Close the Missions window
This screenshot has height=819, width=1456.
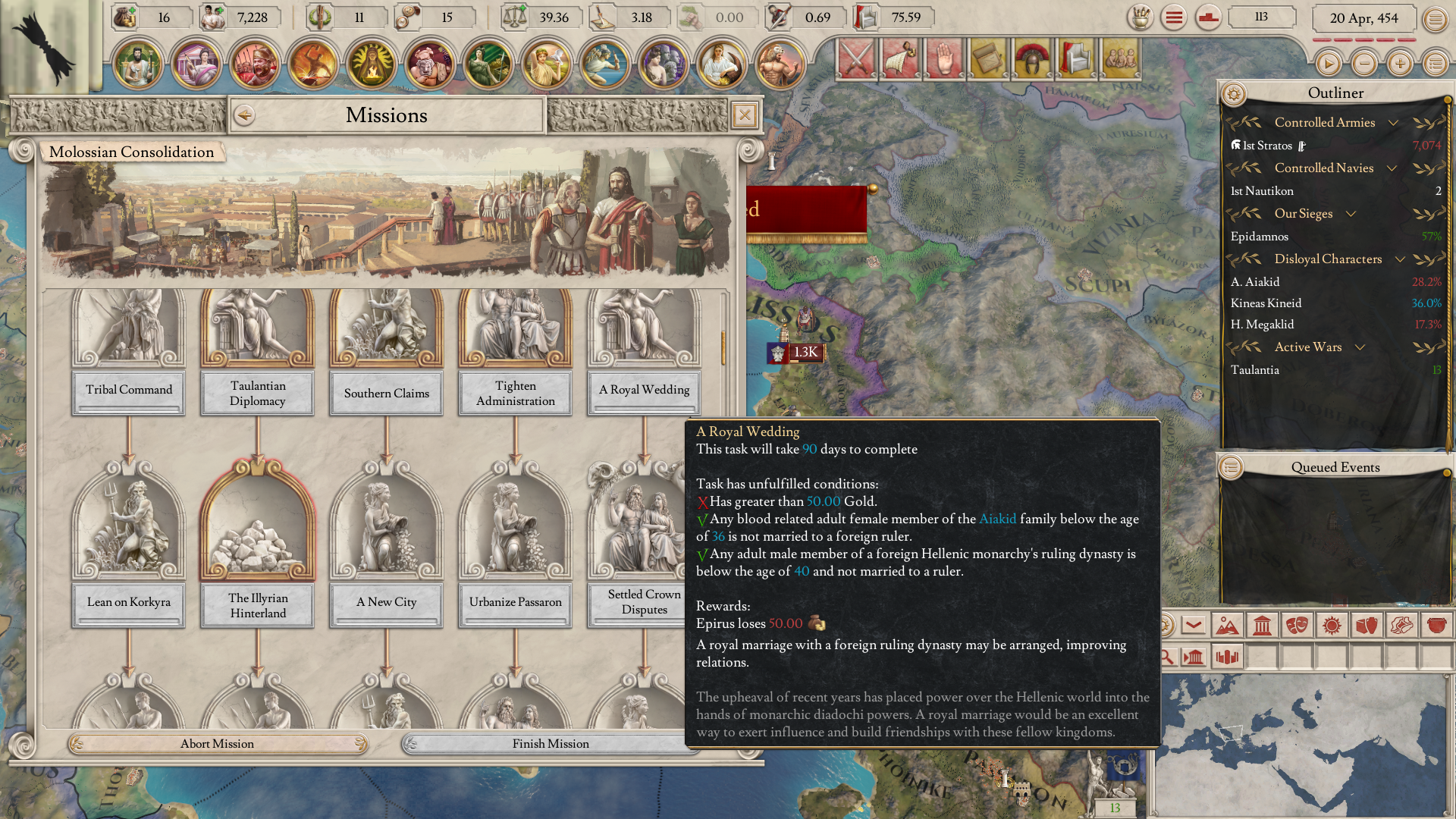pos(745,115)
